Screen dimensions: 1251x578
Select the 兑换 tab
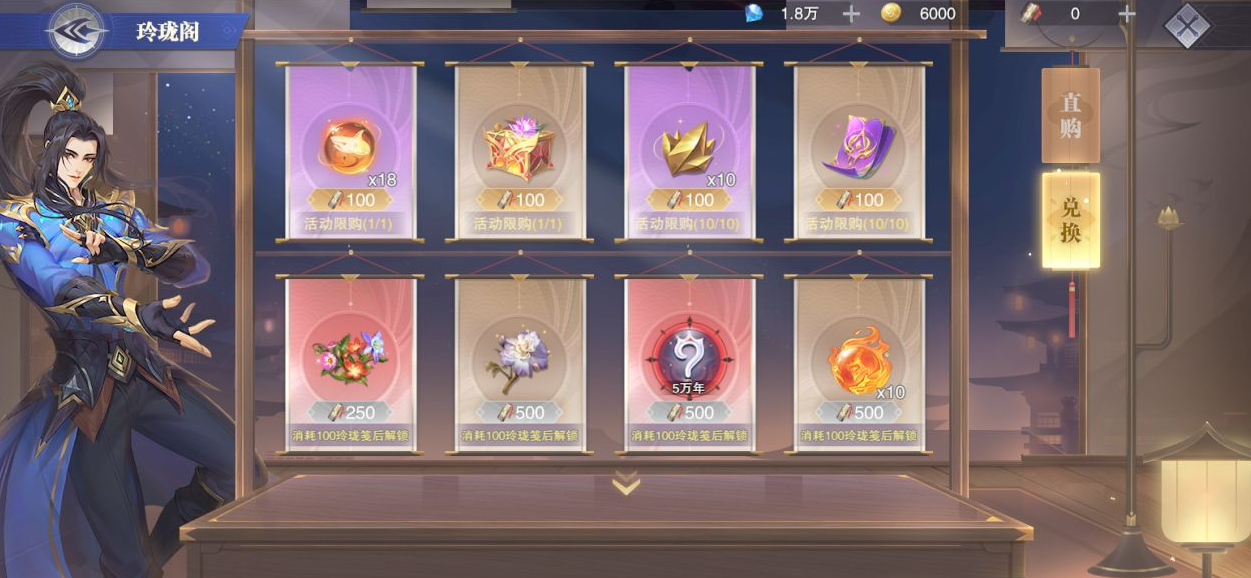point(1070,220)
